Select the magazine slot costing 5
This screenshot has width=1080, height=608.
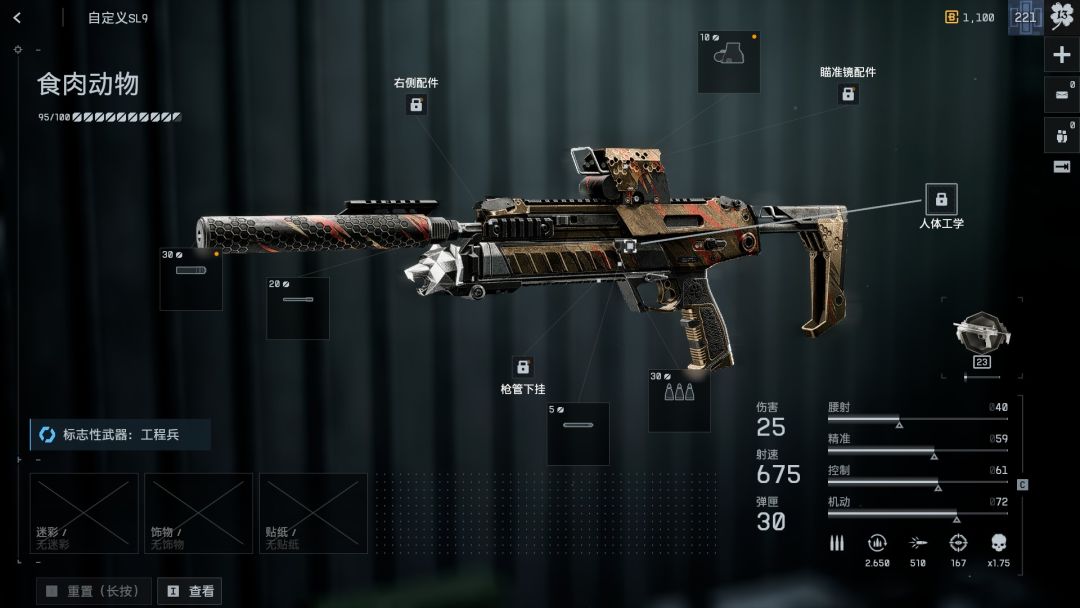point(578,433)
